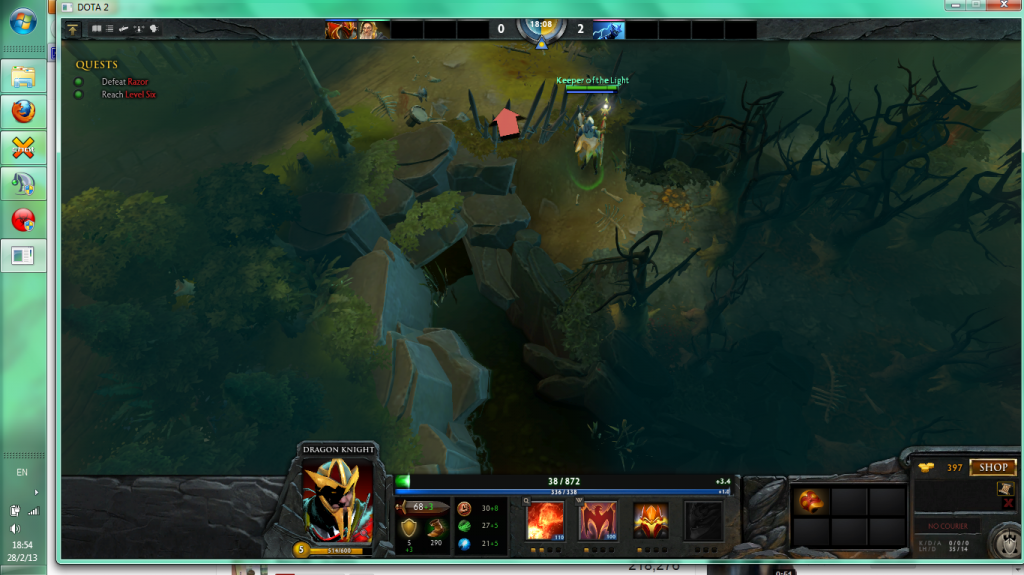The height and width of the screenshot is (575, 1024).
Task: Open Firefox from the Windows taskbar
Action: coord(23,110)
